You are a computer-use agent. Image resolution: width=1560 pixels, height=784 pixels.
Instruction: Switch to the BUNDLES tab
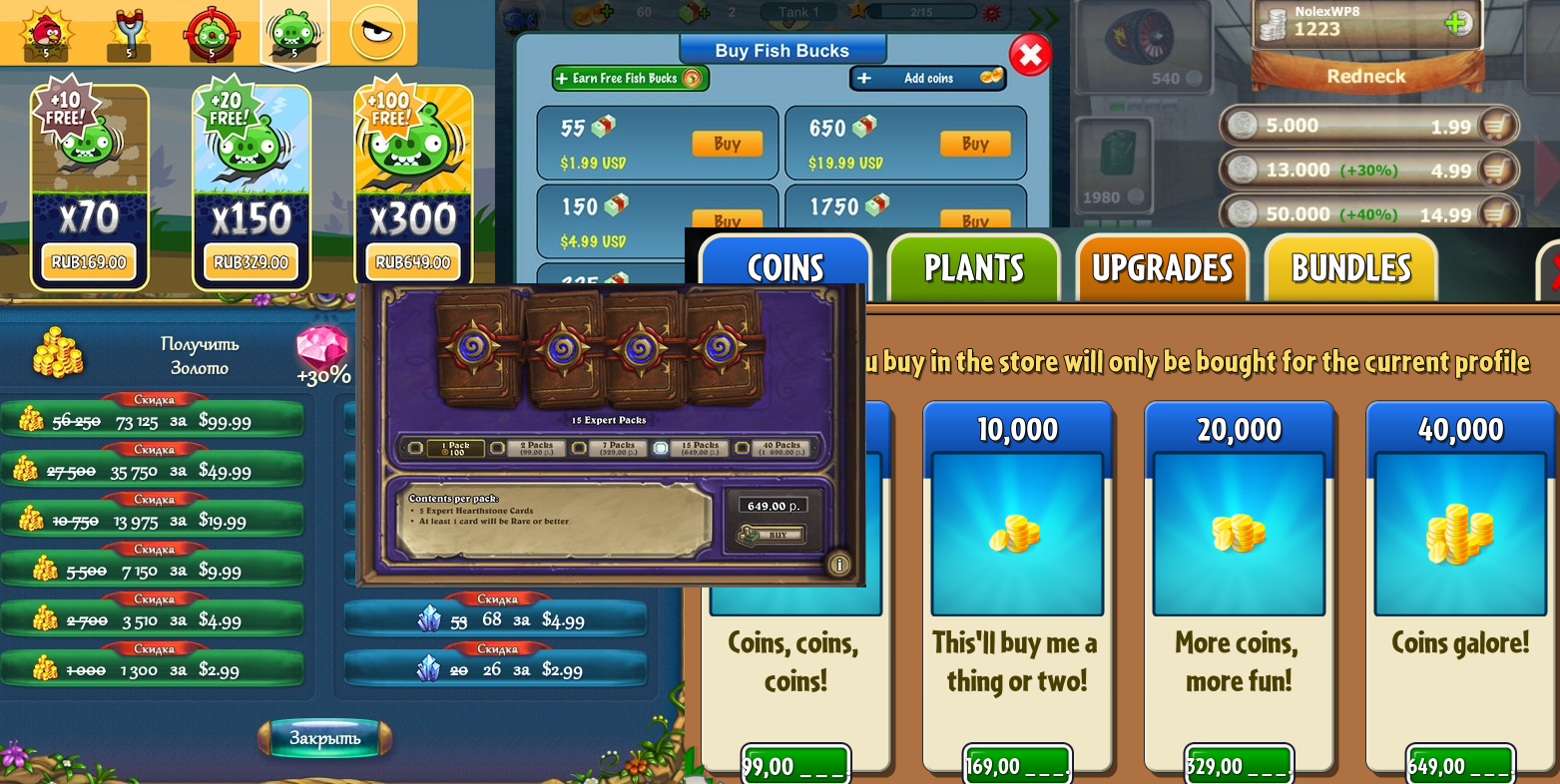1350,267
